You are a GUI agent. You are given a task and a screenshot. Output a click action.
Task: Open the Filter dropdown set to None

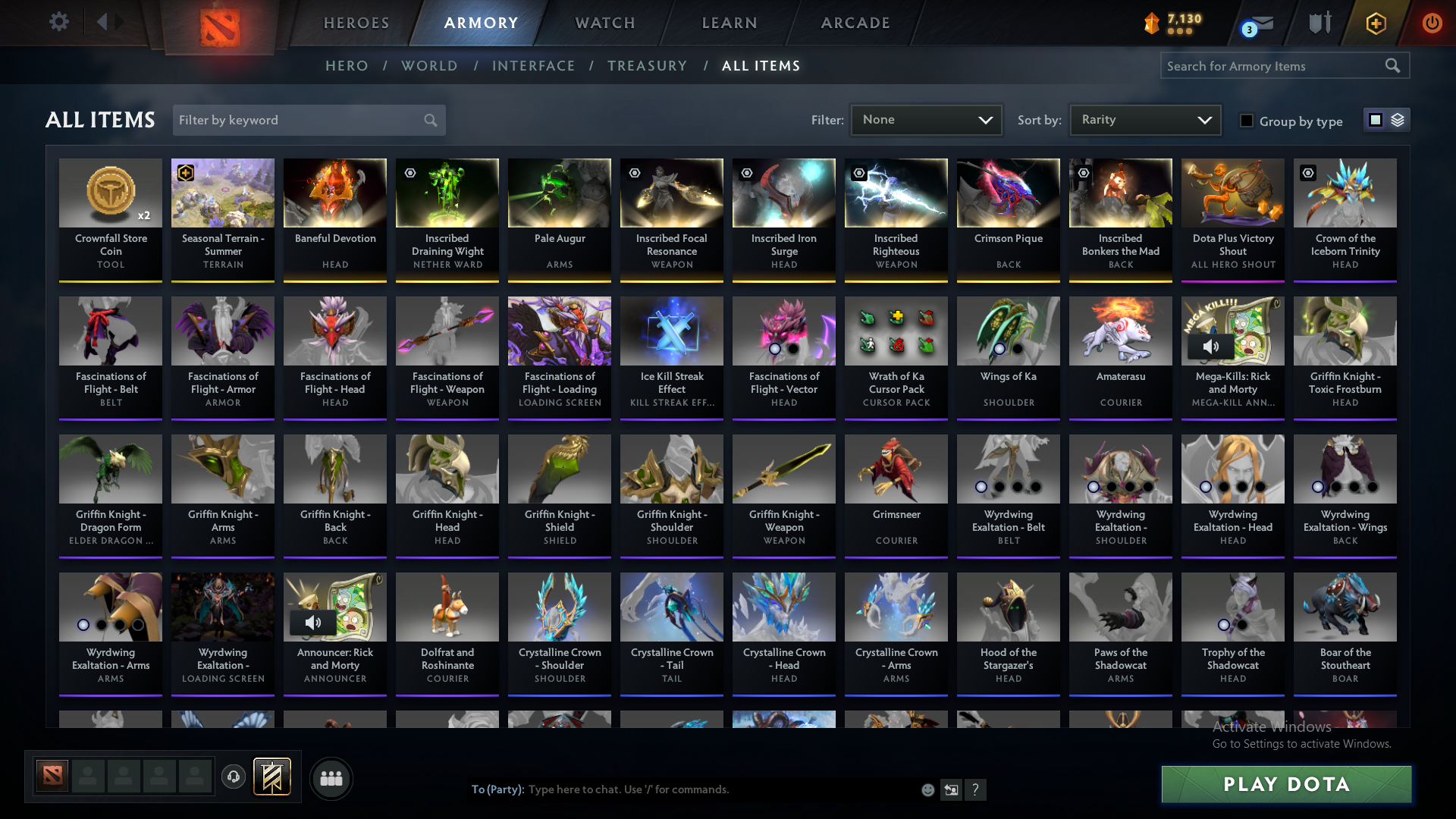(x=926, y=119)
